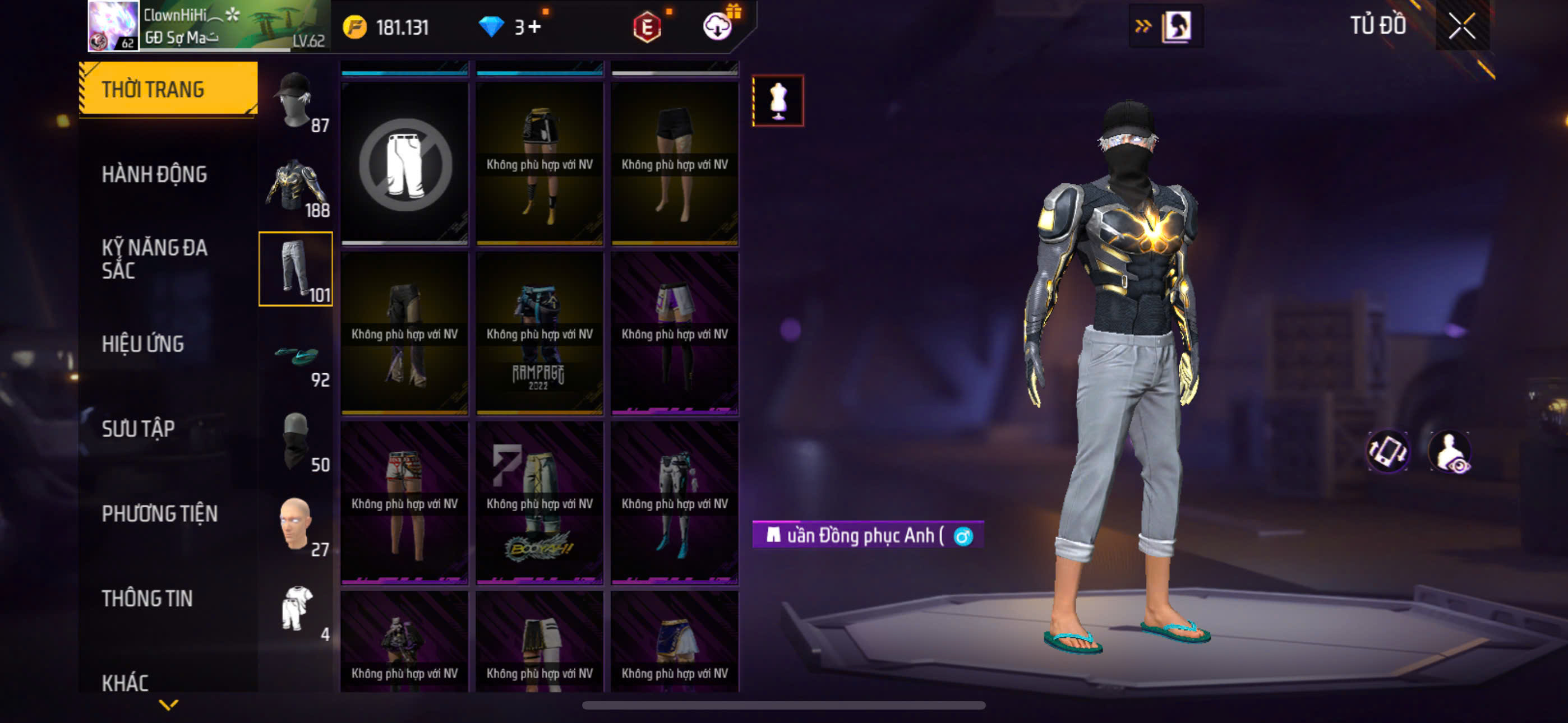
Task: Switch to the PHƯƠNG TIỆN tab
Action: pos(159,513)
